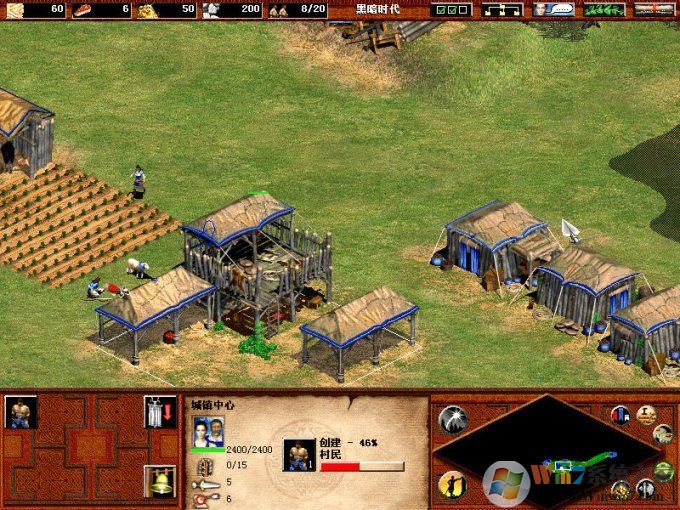This screenshot has width=680, height=510.
Task: Ring the town bell
Action: 159,481
